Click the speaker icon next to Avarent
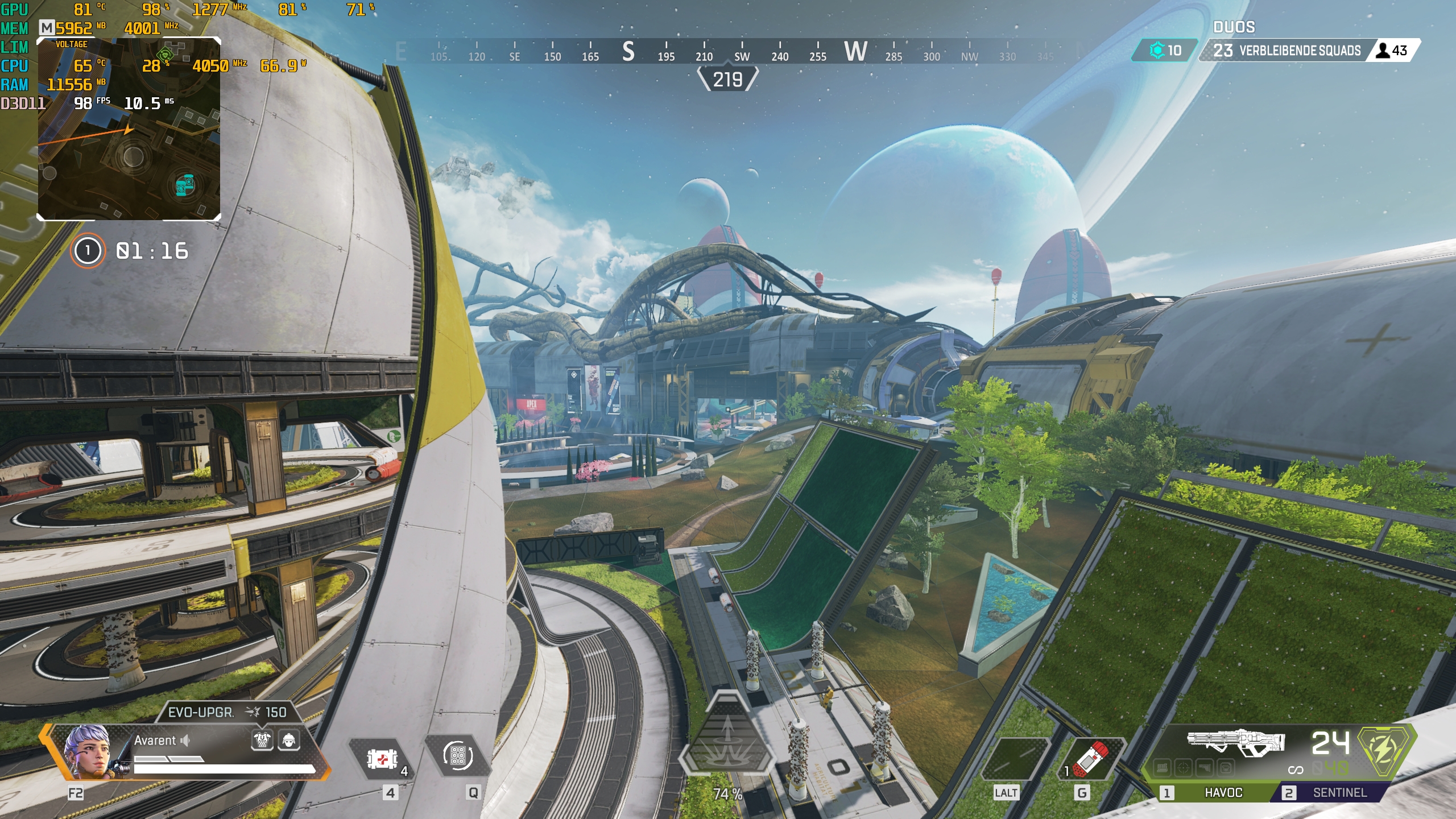The image size is (1456, 819). tap(185, 740)
